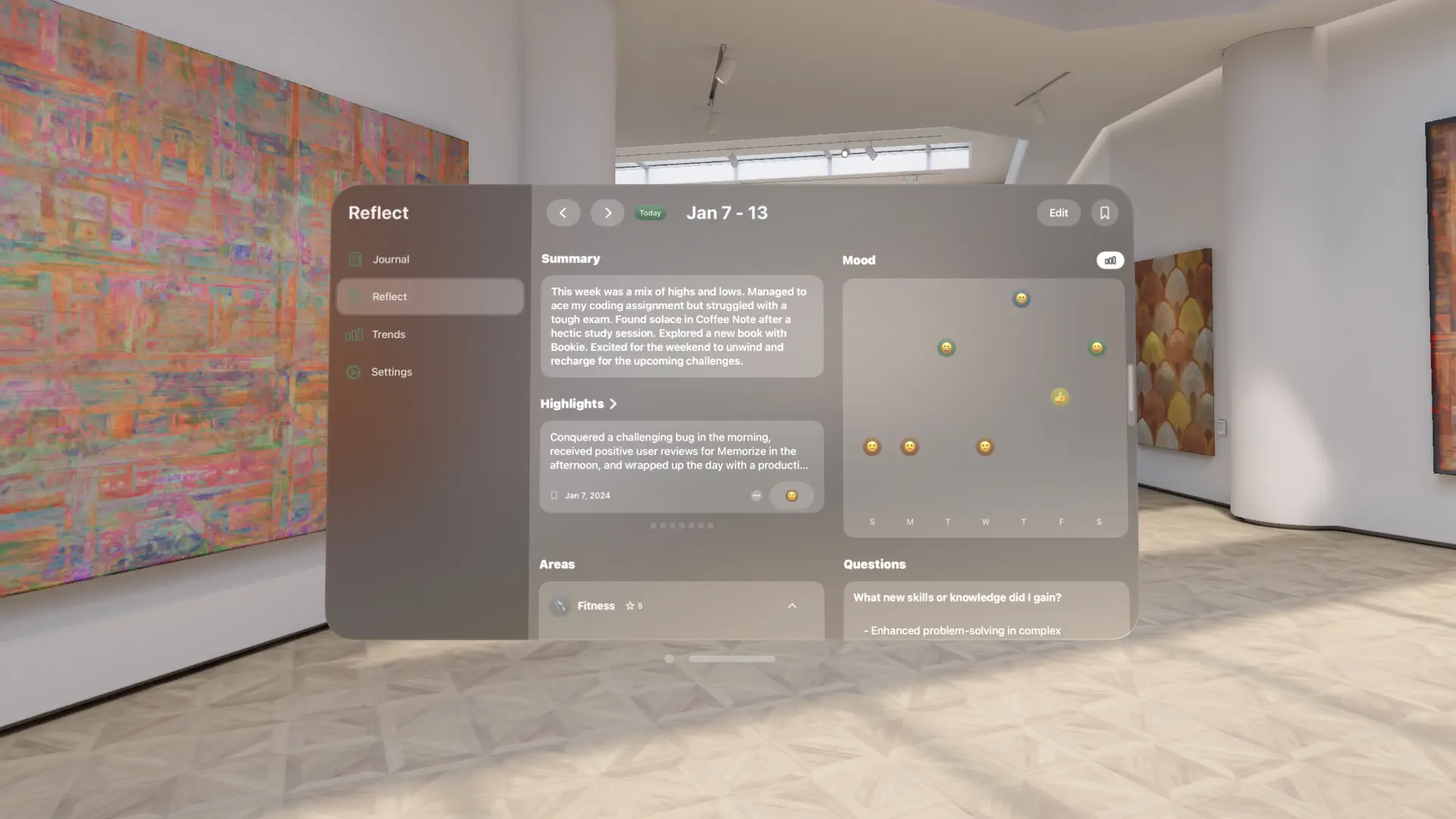Open the ellipsis menu on the highlight card

click(x=756, y=495)
